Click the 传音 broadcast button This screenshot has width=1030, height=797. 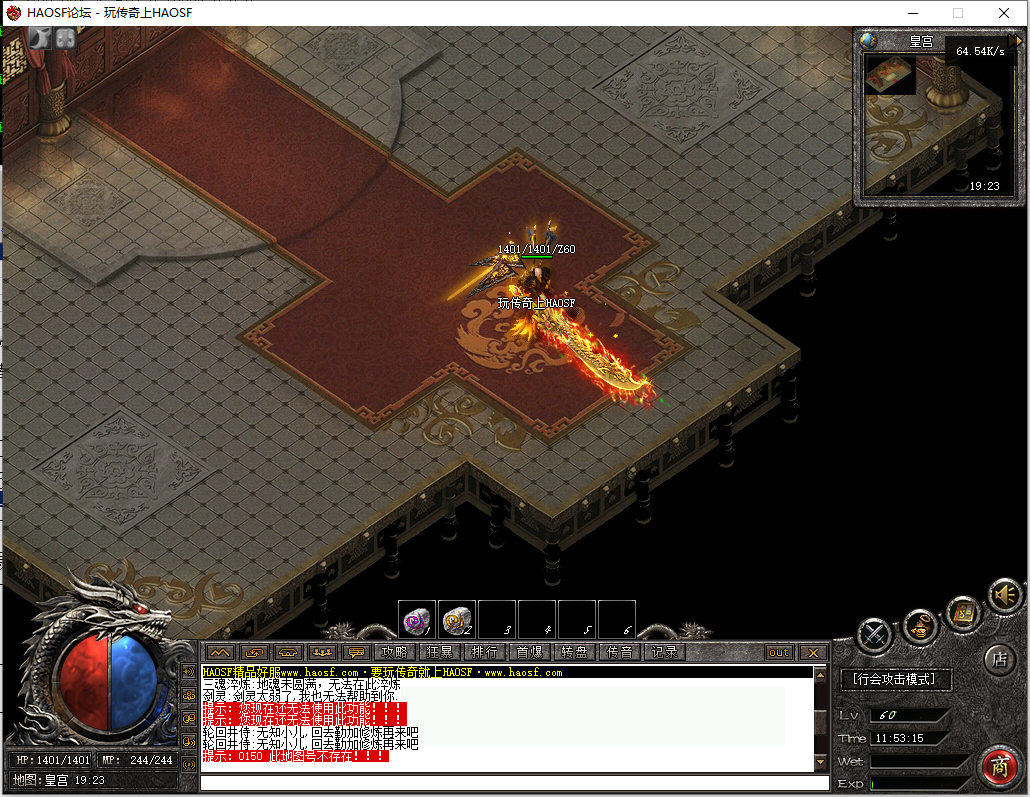(620, 652)
